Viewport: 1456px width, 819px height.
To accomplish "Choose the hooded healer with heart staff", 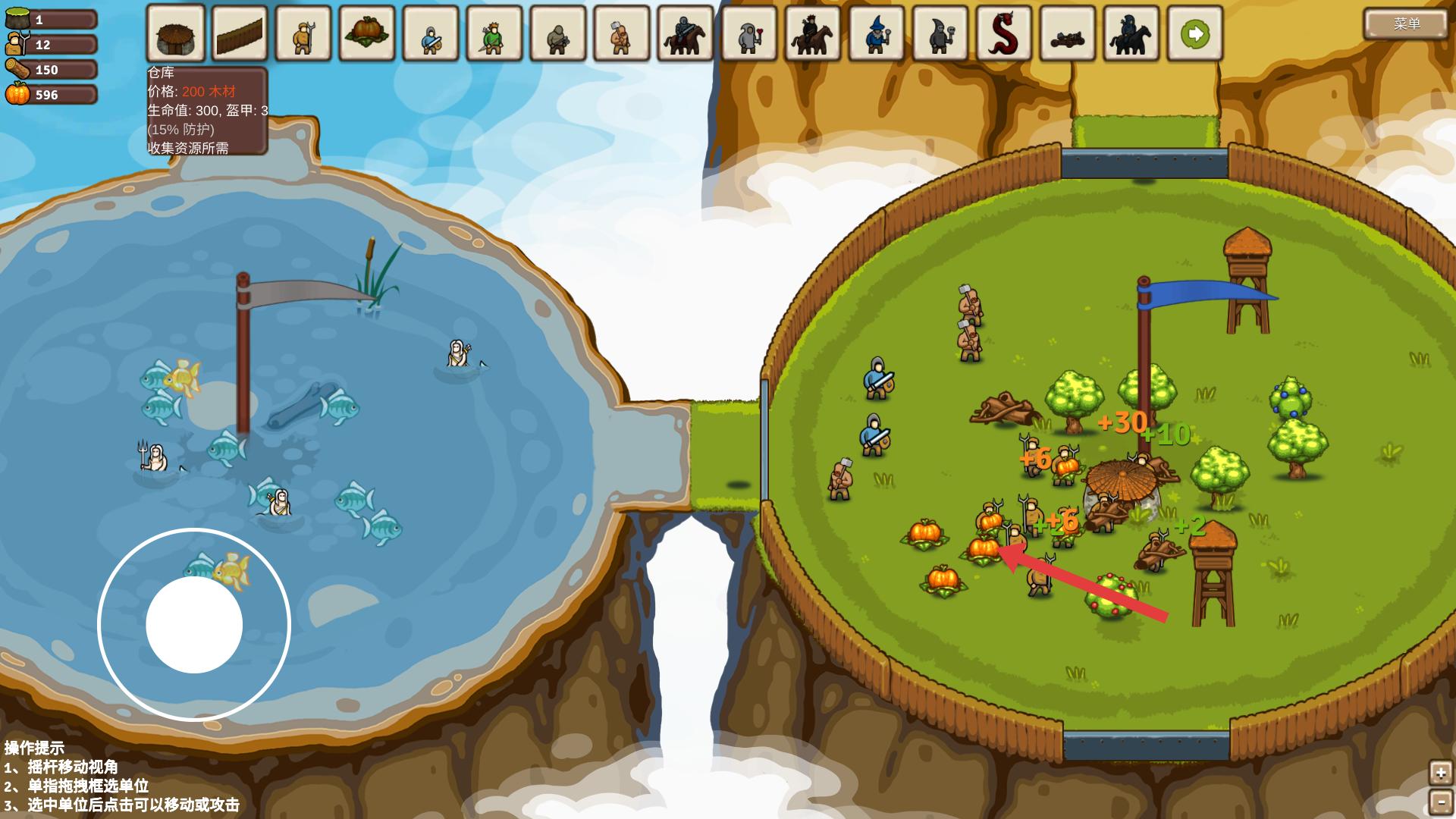I will coord(749,34).
